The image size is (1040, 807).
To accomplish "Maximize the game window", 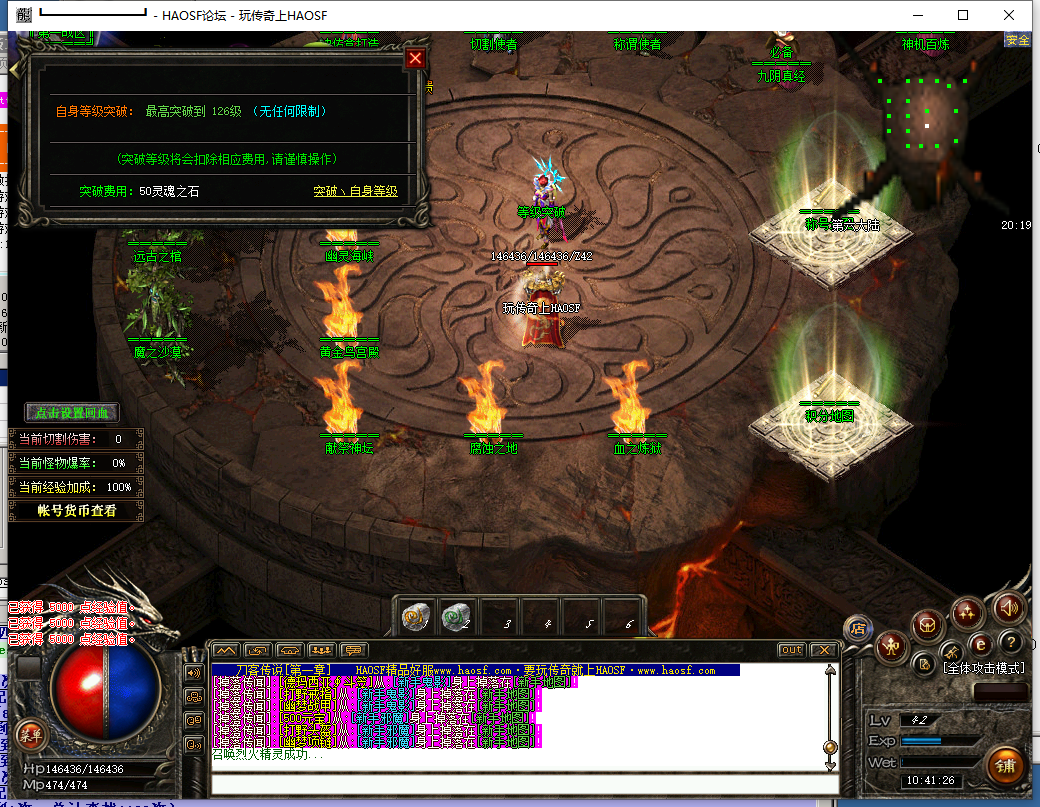I will [x=963, y=15].
